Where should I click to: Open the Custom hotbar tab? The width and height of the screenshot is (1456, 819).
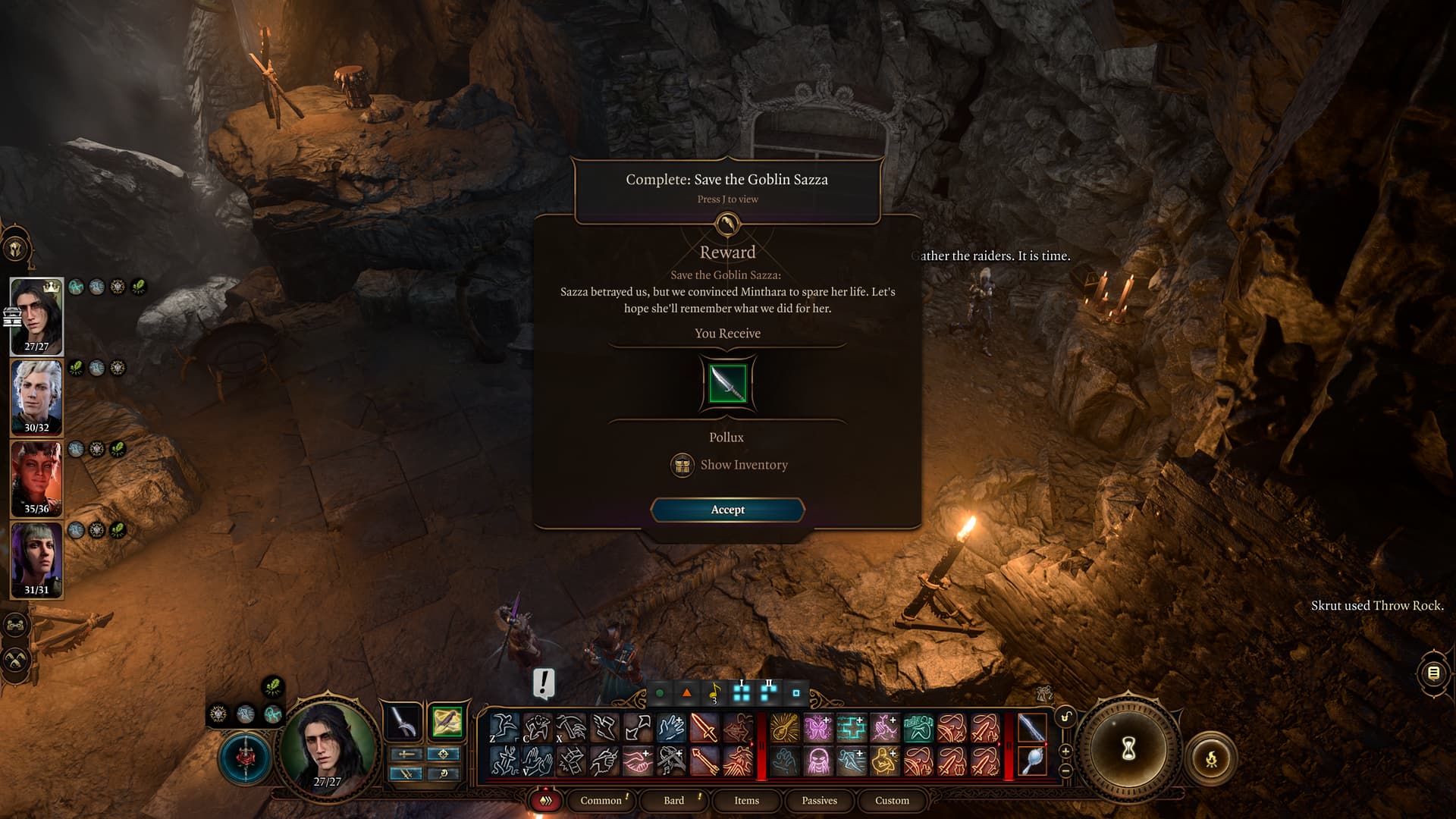[892, 800]
